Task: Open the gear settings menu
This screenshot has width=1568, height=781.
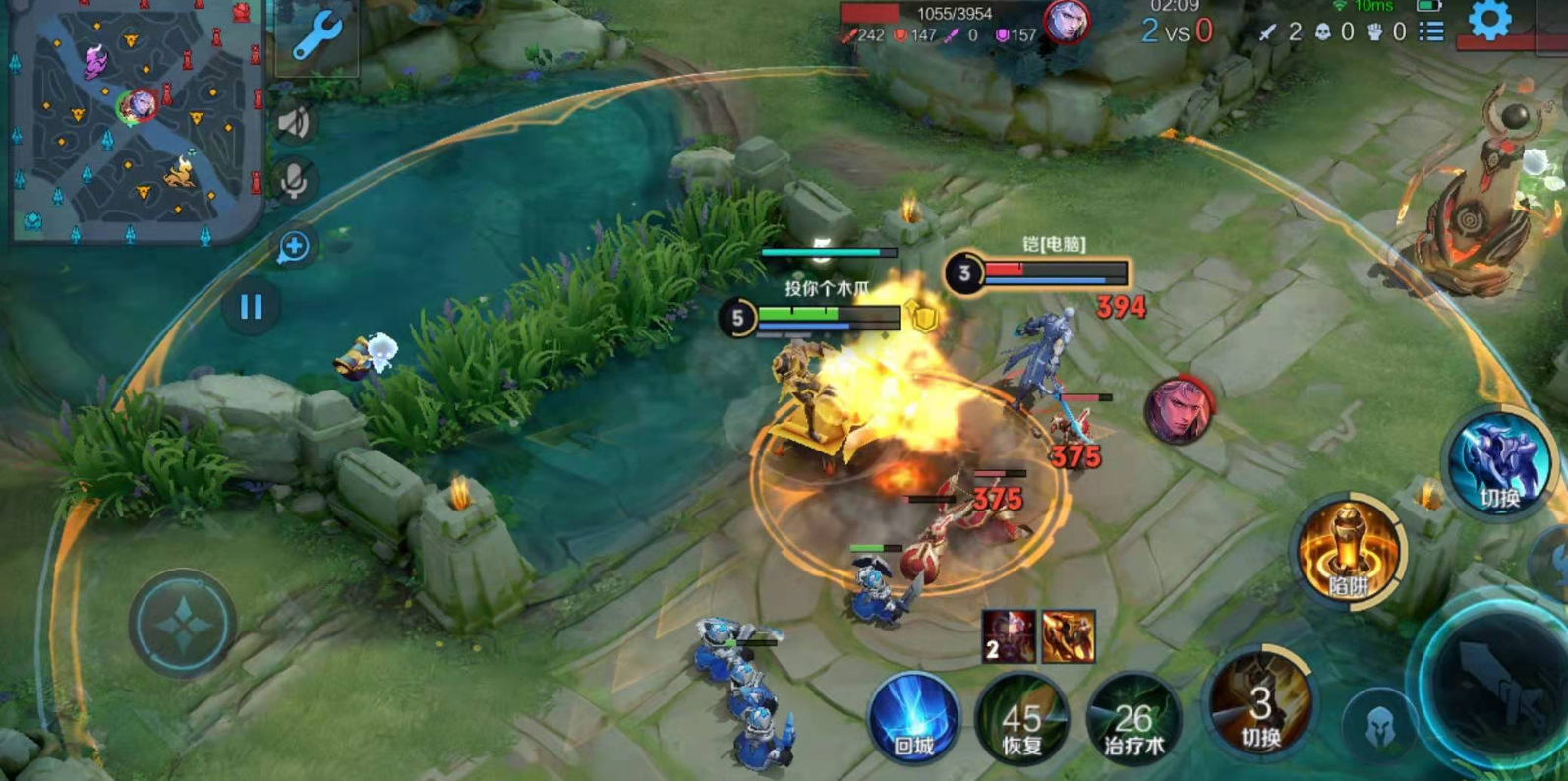Action: click(x=1489, y=20)
